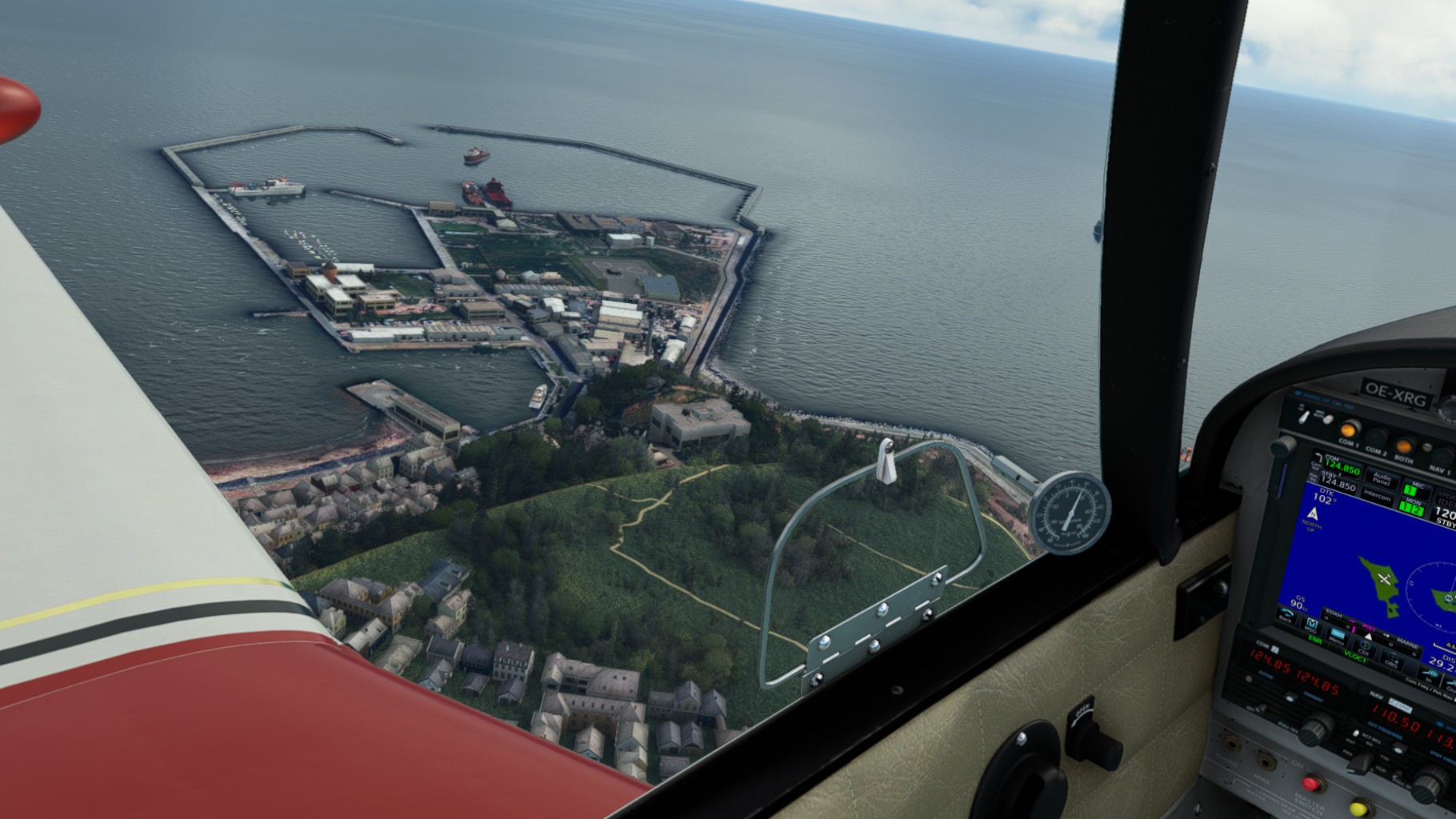Viewport: 1456px width, 819px height.
Task: Open the Audio Panel page
Action: [1382, 477]
